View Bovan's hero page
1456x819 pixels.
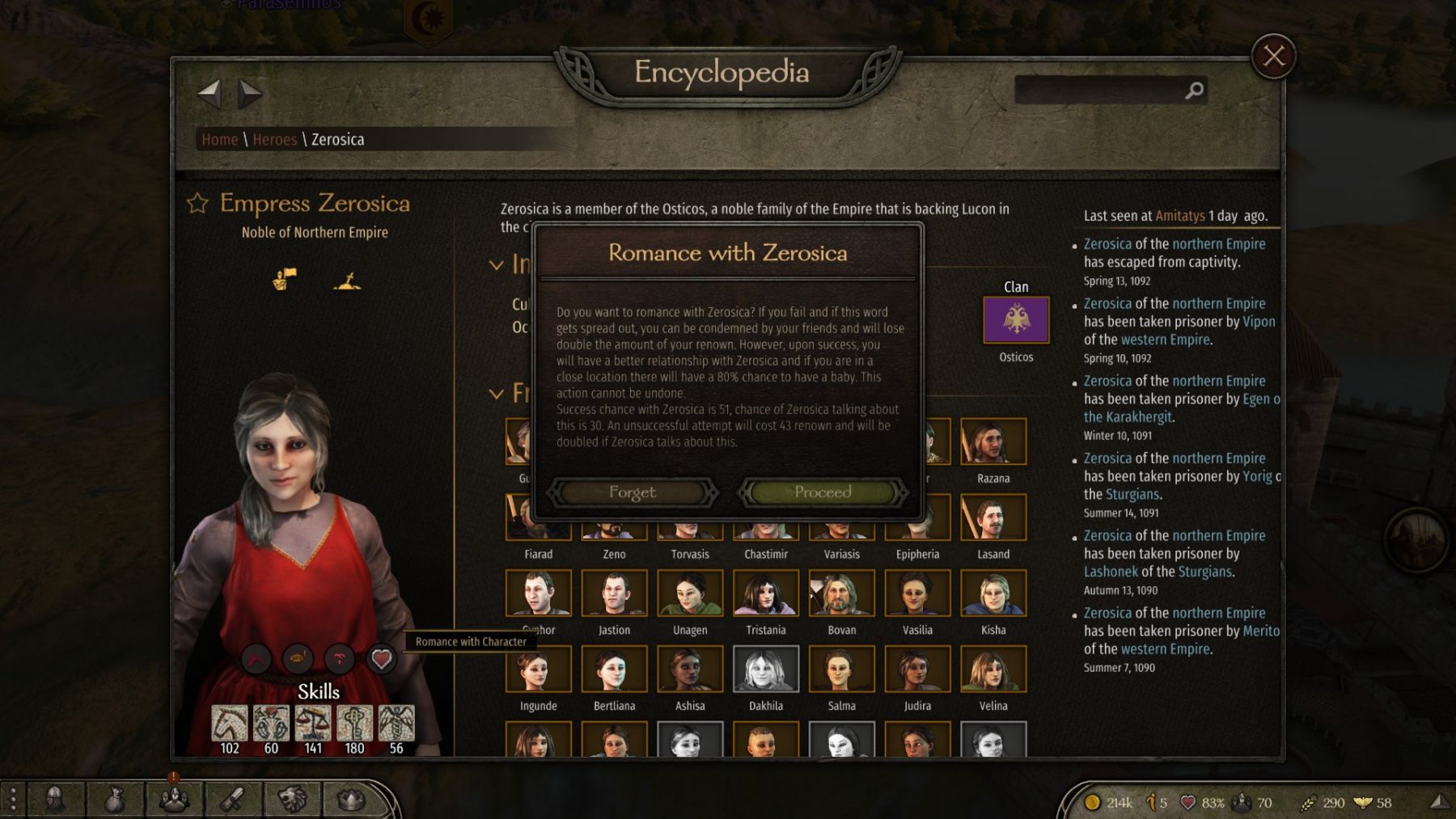(841, 593)
